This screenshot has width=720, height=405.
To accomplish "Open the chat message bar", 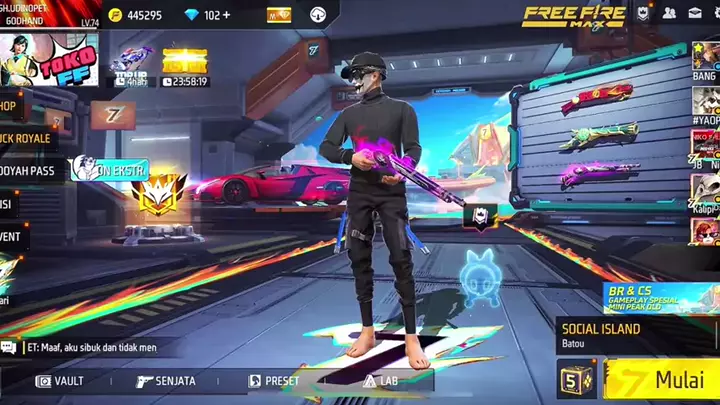I will pos(90,348).
